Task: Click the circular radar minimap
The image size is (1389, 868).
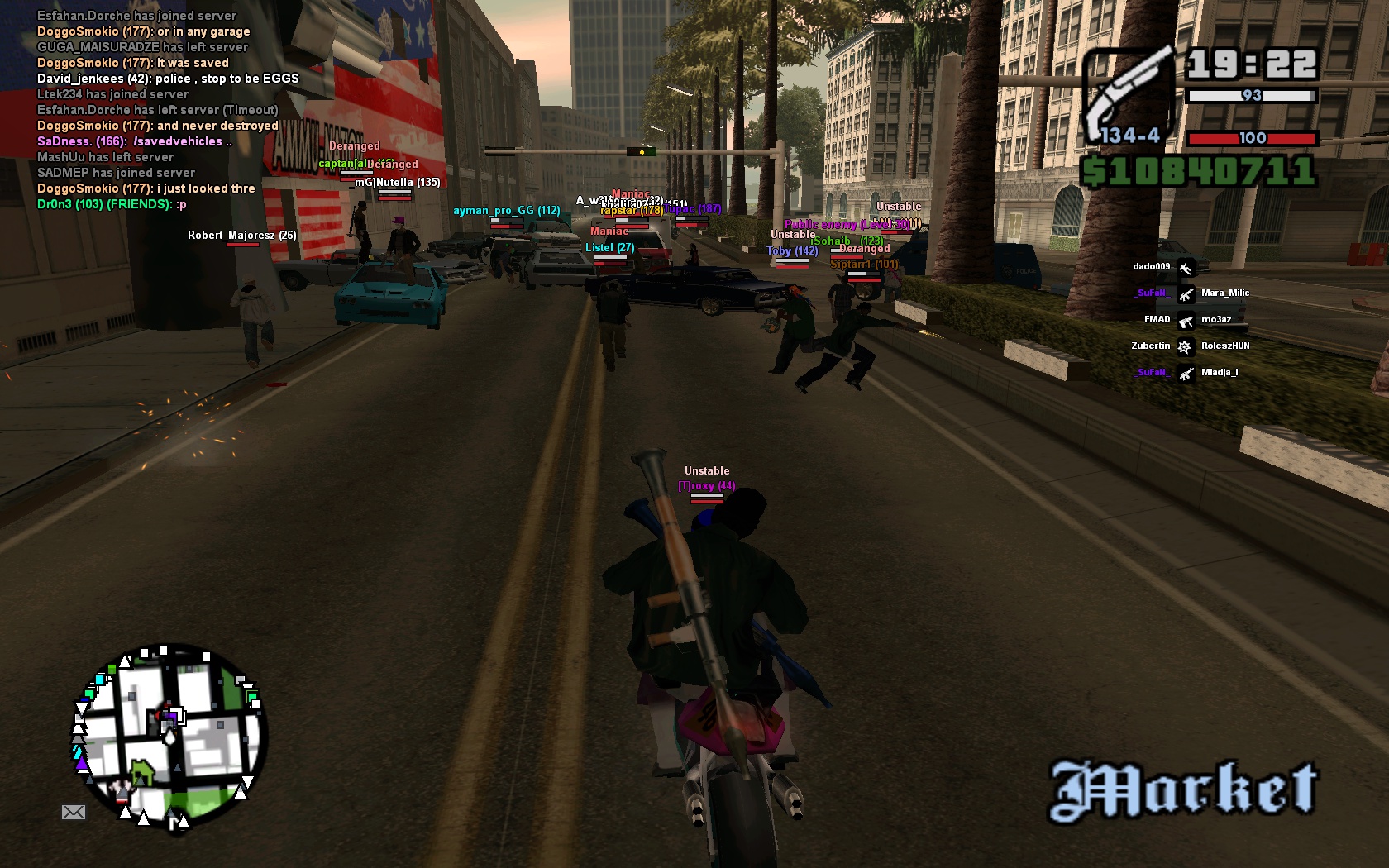Action: [169, 737]
